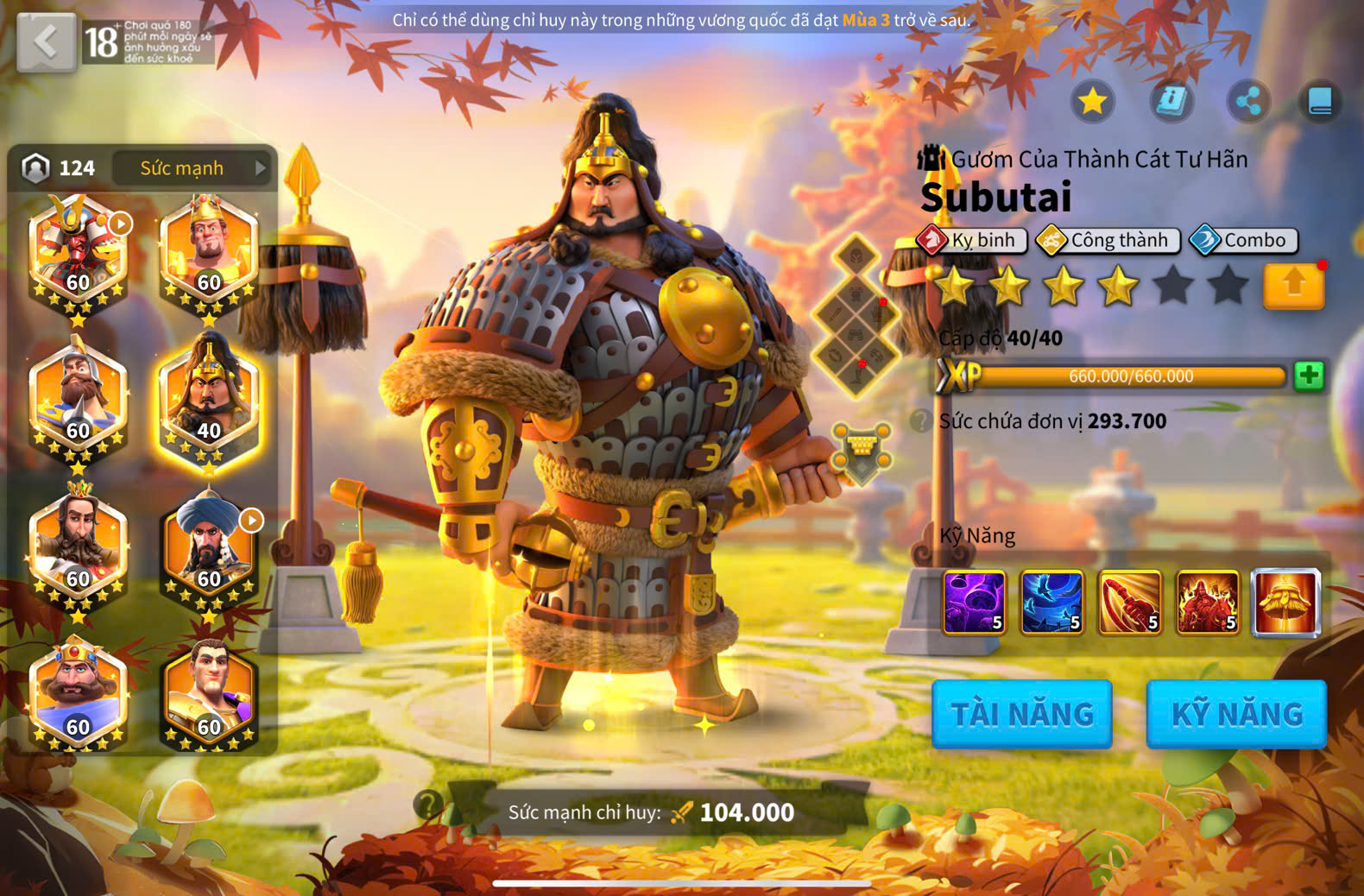
Task: Open the blue book icon
Action: point(1320,102)
